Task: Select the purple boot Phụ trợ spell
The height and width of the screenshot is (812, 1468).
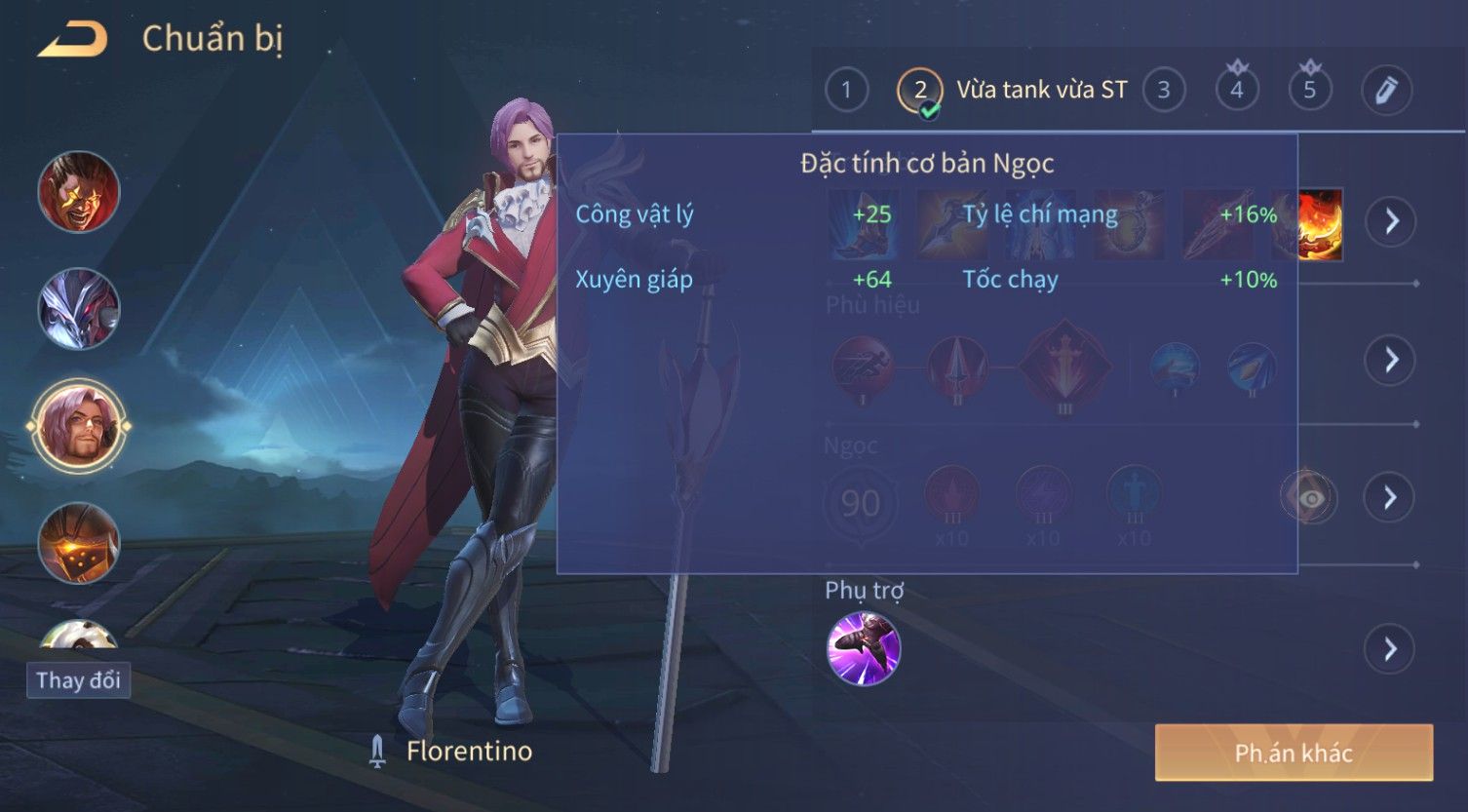Action: pyautogui.click(x=864, y=649)
